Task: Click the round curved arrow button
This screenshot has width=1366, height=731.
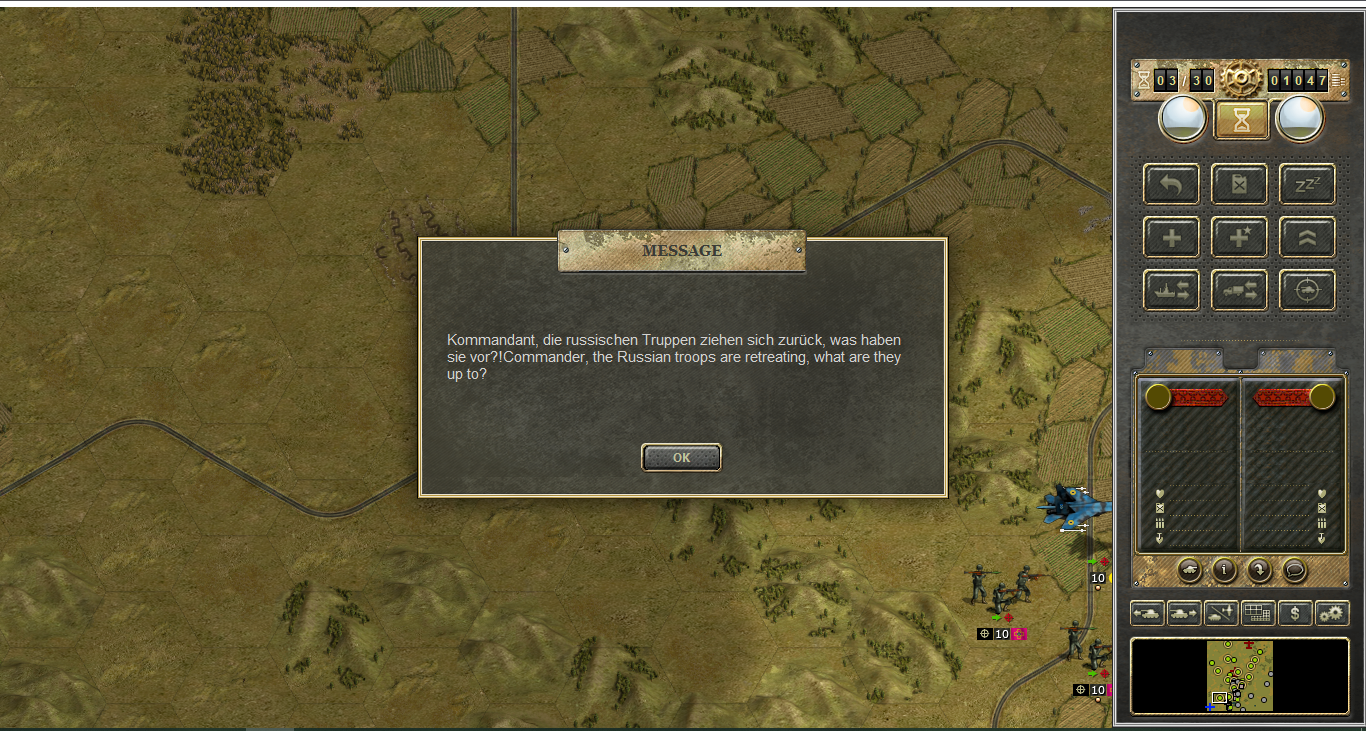Action: [x=1259, y=570]
